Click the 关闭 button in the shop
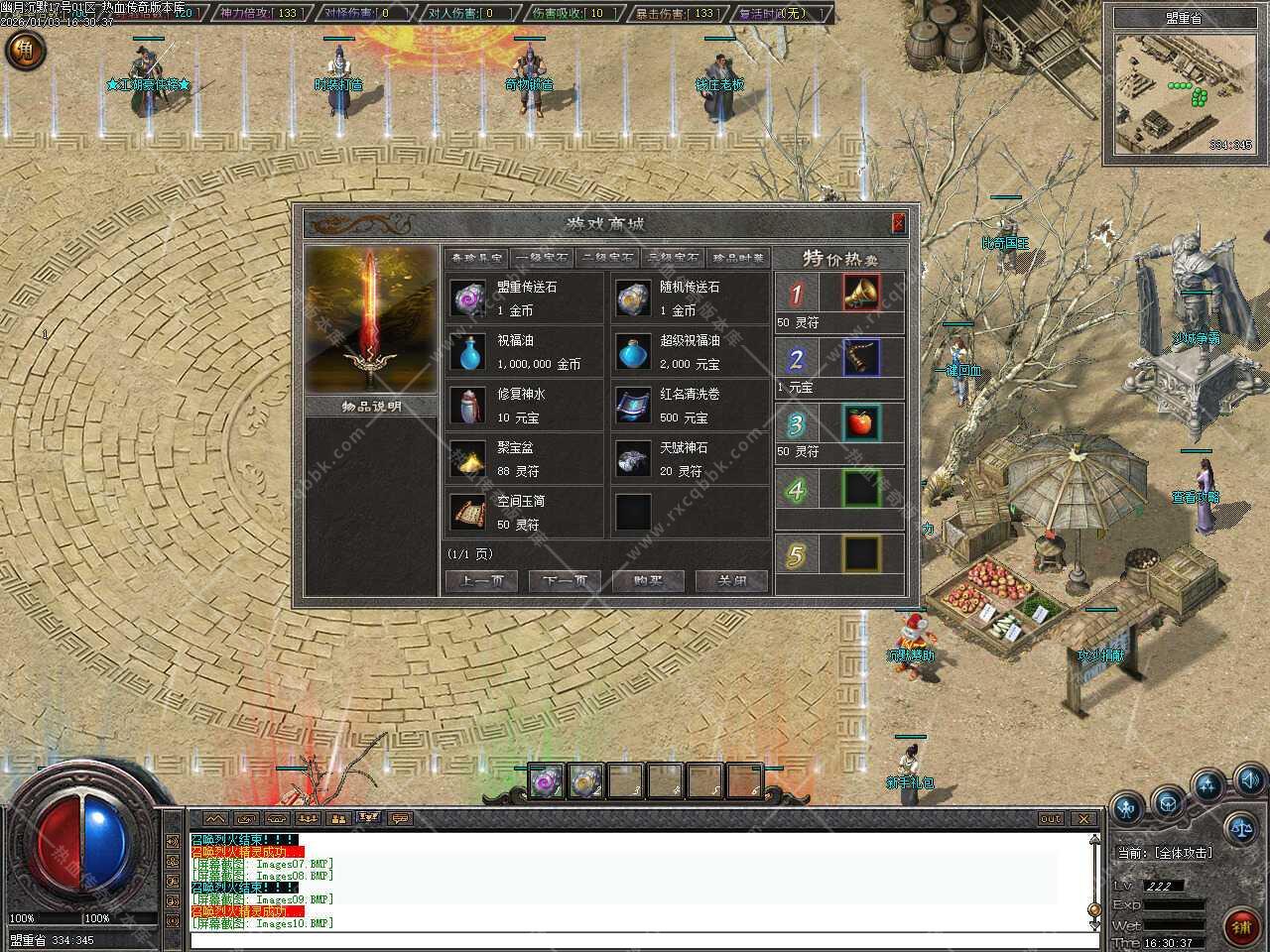The height and width of the screenshot is (952, 1270). (731, 581)
